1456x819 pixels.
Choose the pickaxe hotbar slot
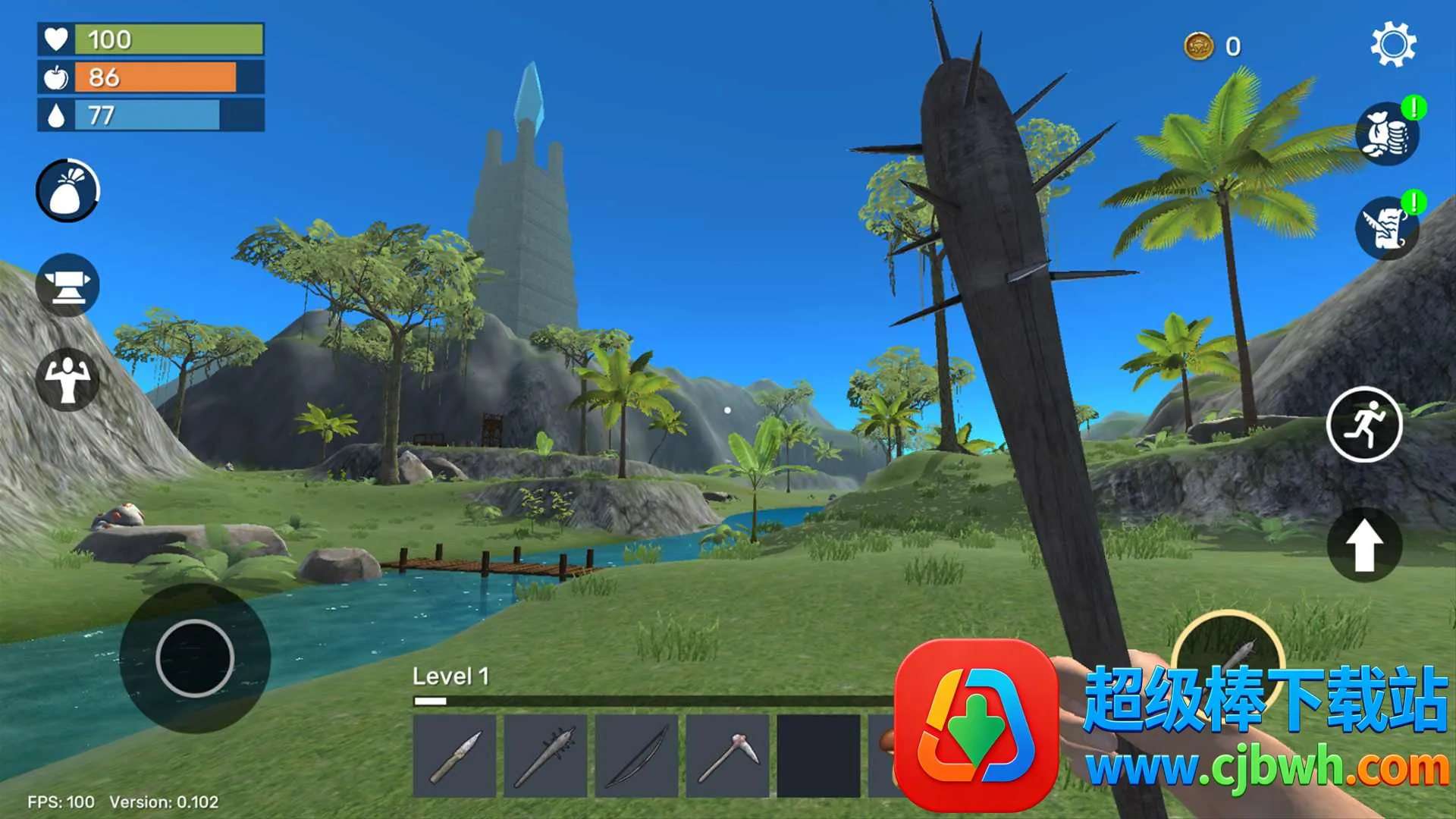coord(728,756)
